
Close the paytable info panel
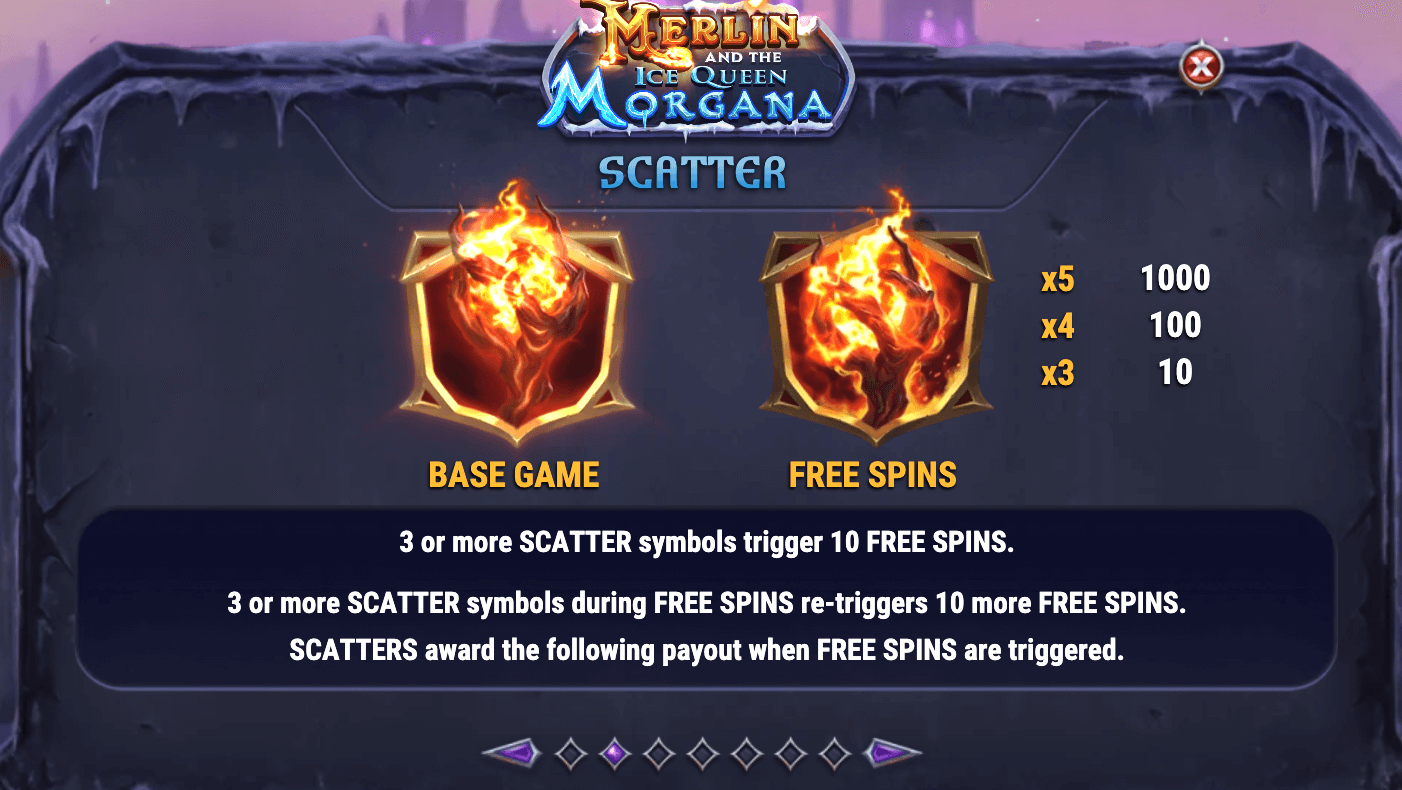click(1201, 67)
